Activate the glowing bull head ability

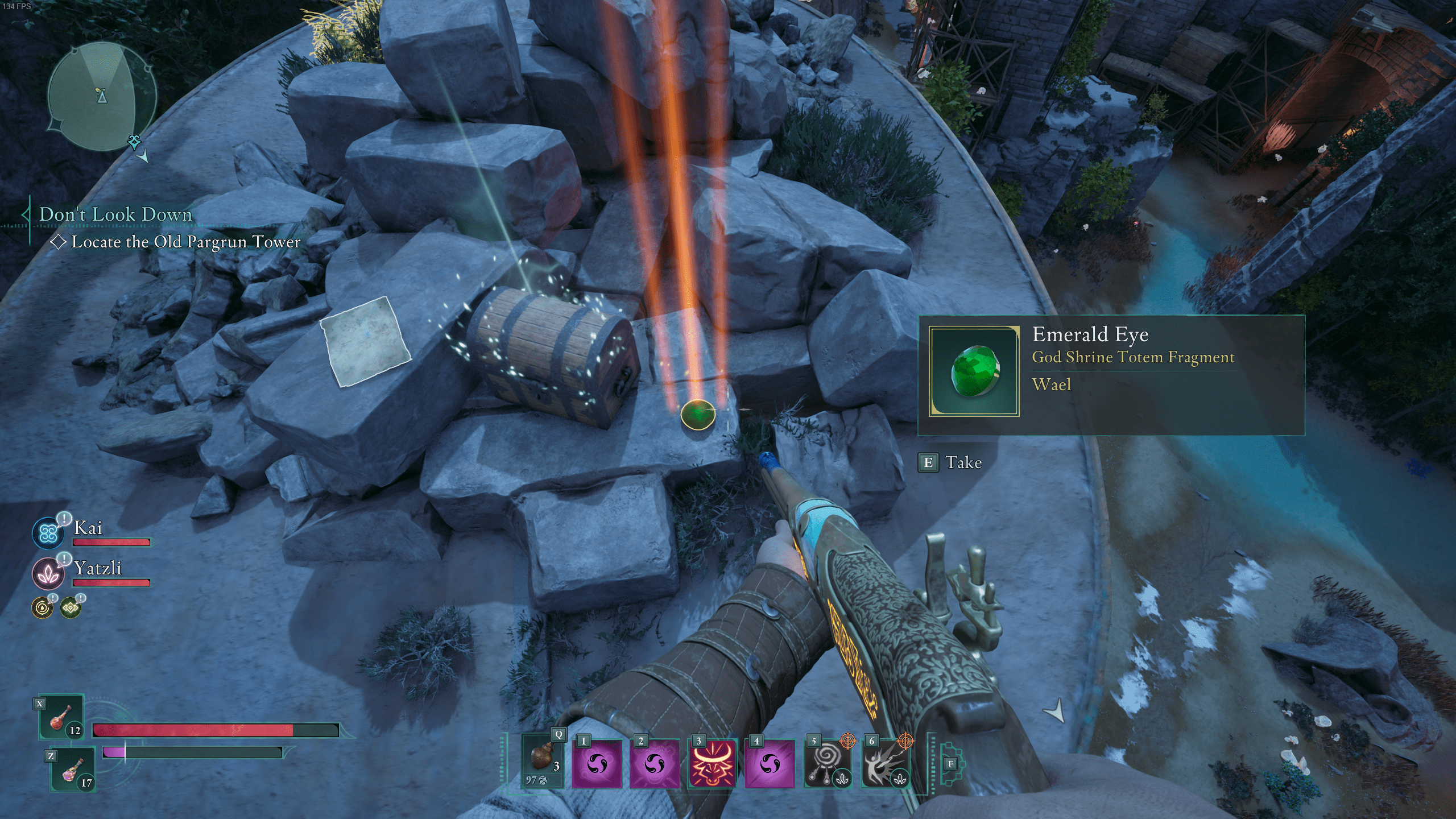pyautogui.click(x=713, y=764)
